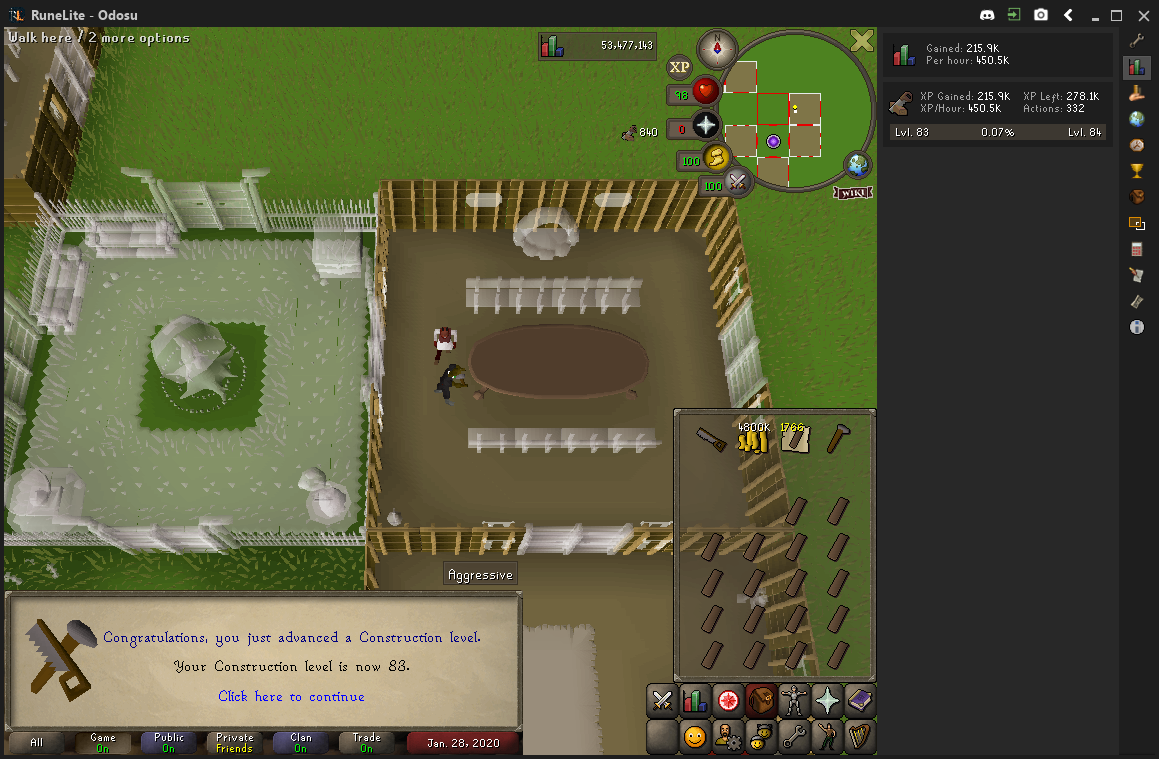Select the saw in the inventory
The height and width of the screenshot is (759, 1159).
coord(711,438)
